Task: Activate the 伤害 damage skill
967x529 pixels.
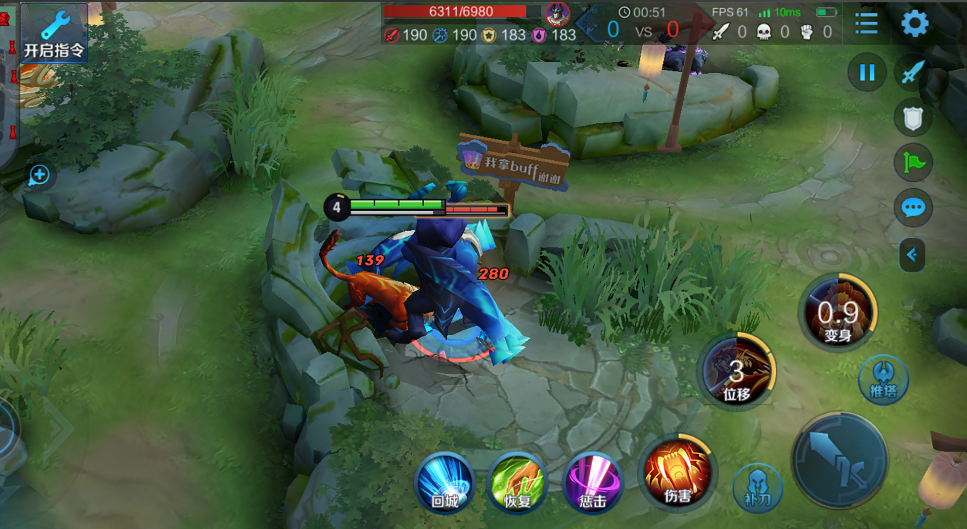Action: tap(677, 472)
